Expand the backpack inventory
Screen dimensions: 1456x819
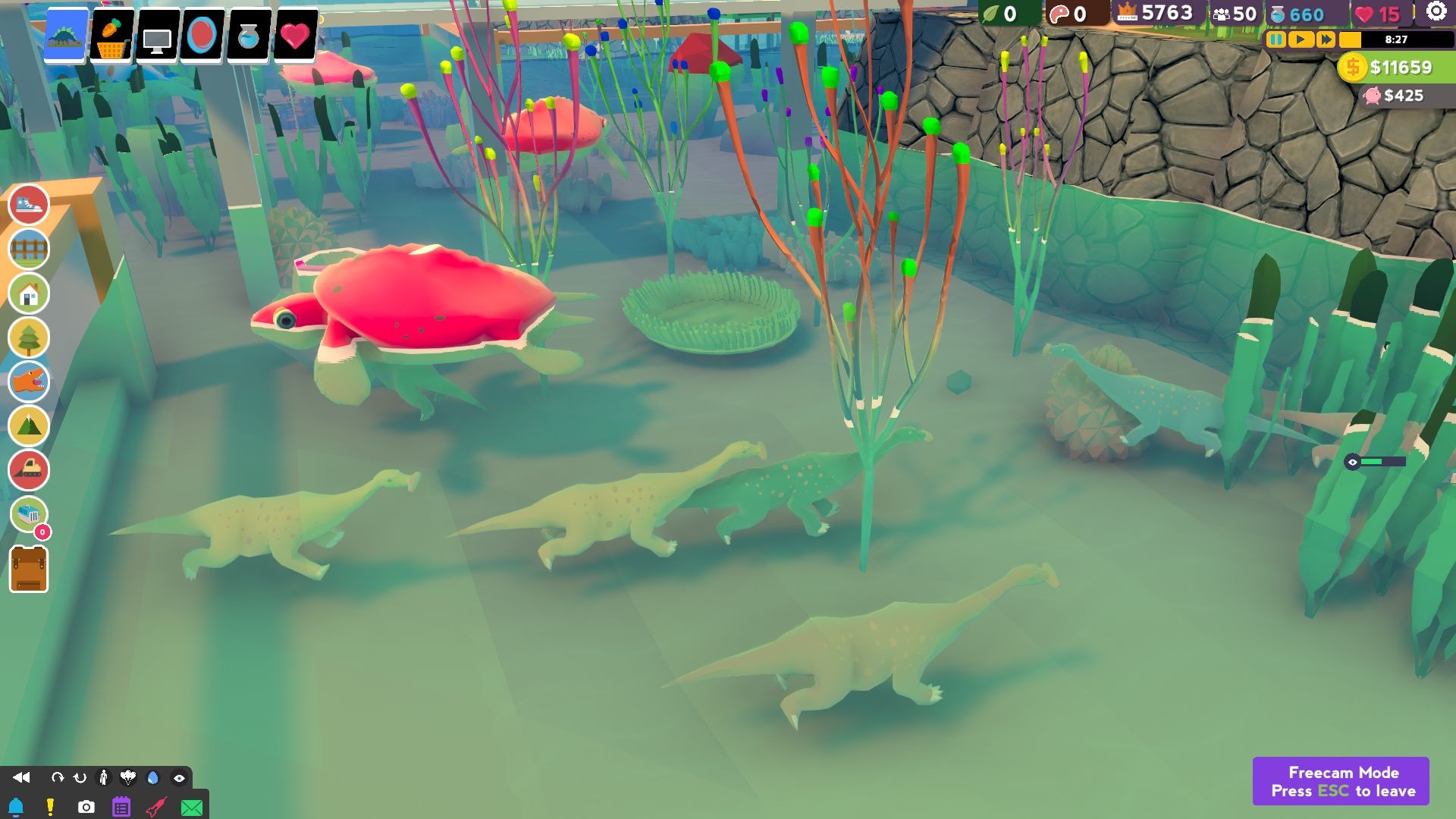[28, 570]
